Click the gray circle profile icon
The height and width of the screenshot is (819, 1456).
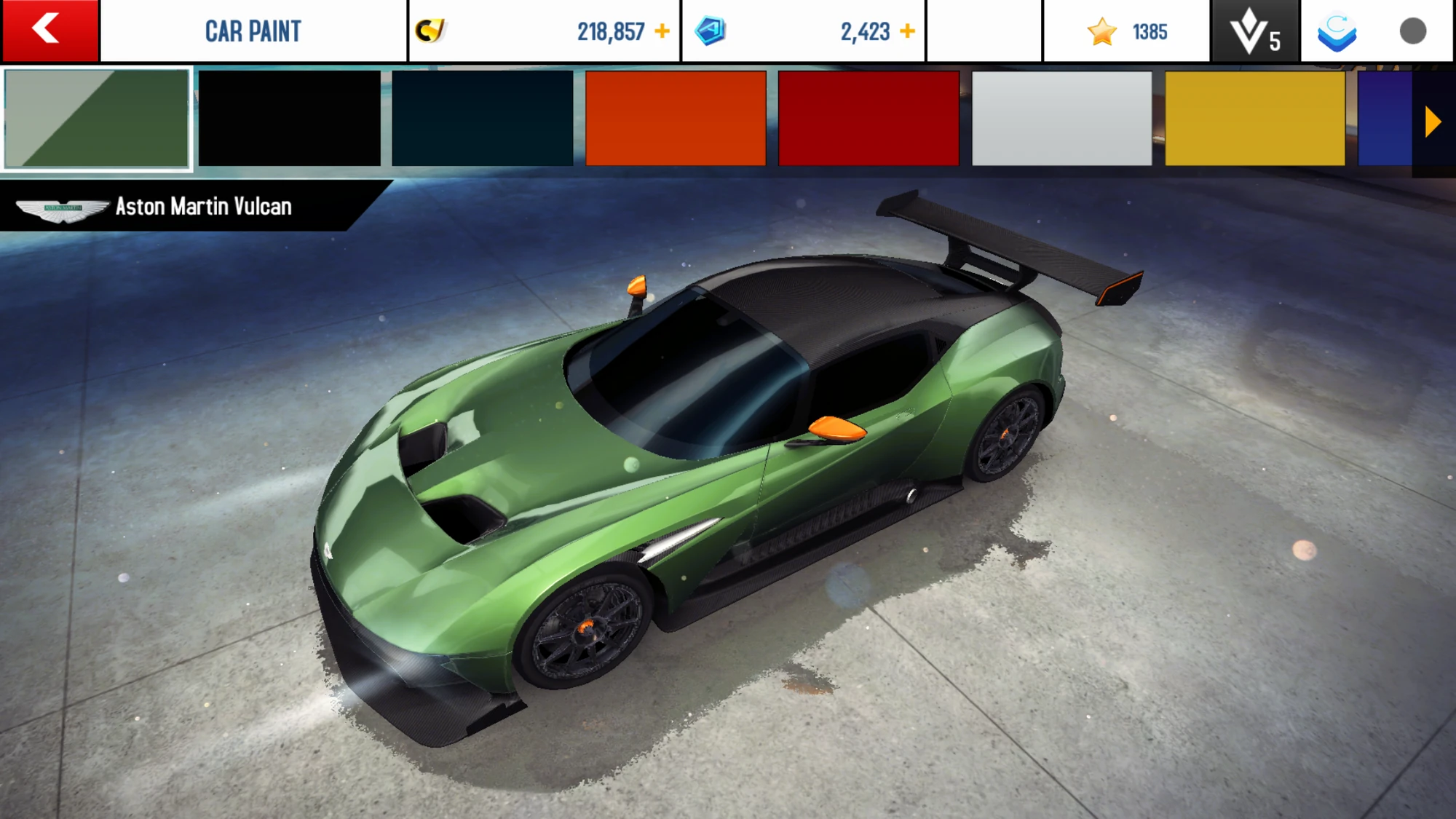click(x=1412, y=31)
